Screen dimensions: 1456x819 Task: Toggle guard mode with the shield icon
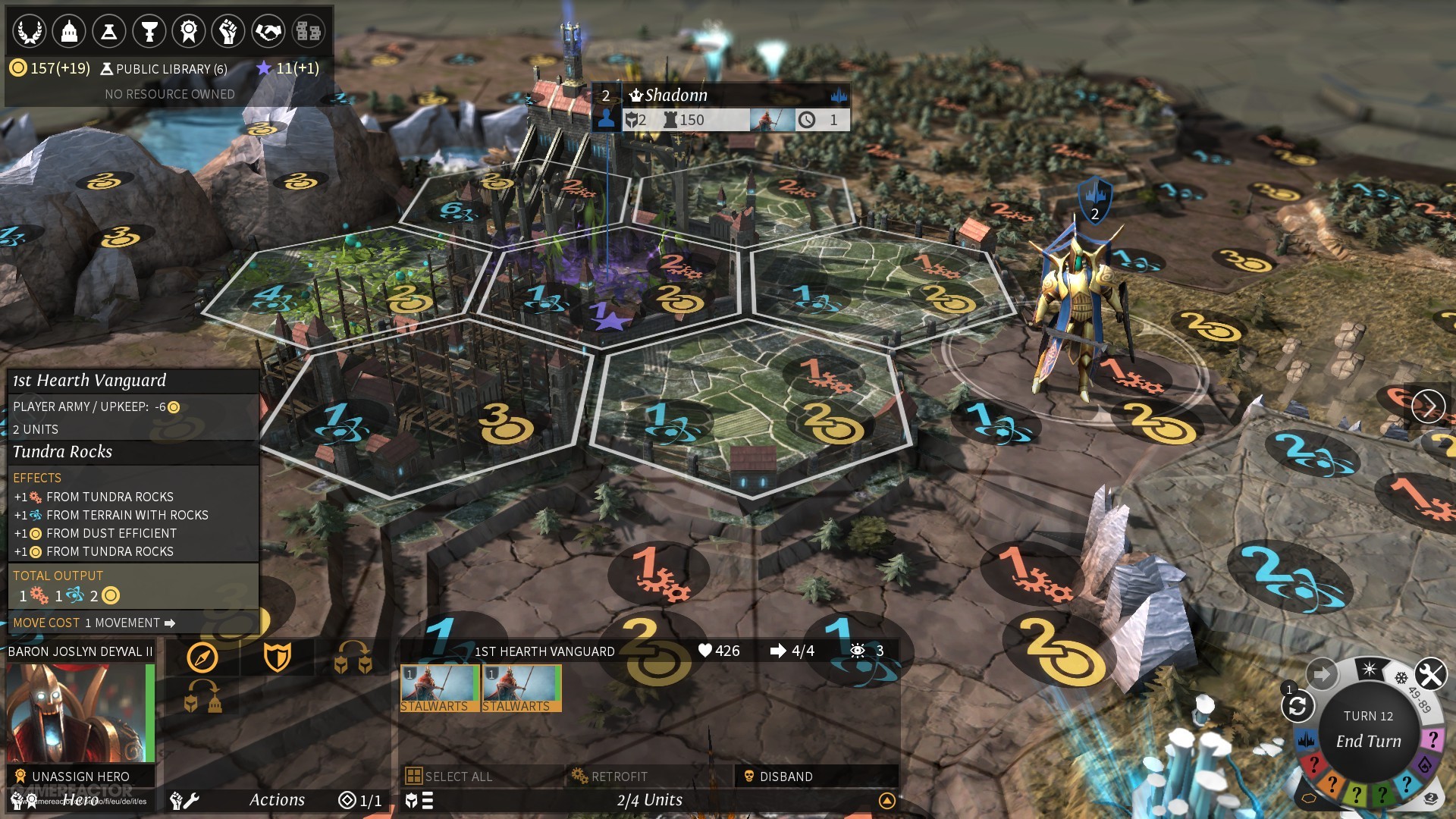(278, 658)
